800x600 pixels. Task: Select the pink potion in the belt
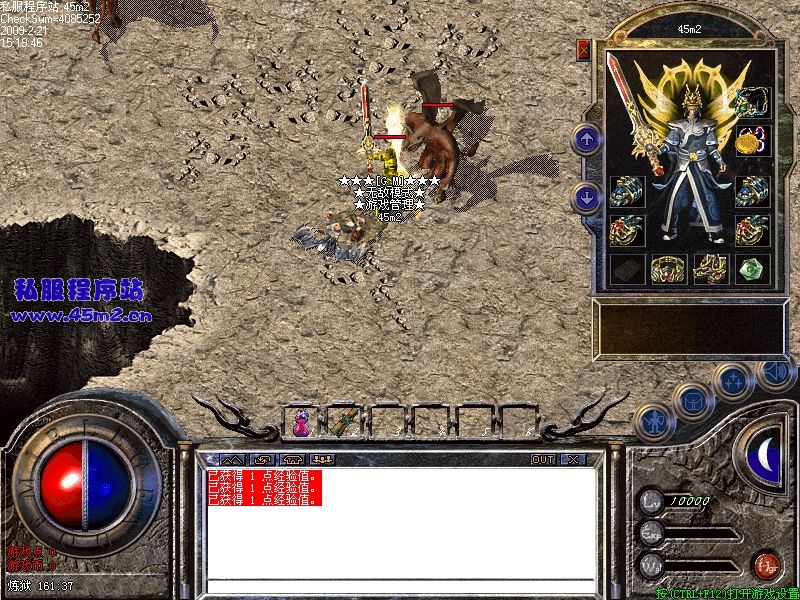(300, 423)
